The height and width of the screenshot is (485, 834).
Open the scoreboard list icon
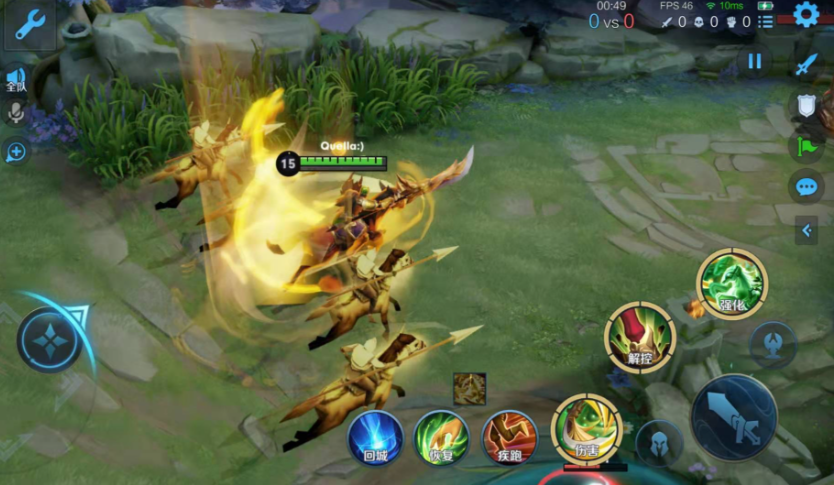click(x=765, y=22)
